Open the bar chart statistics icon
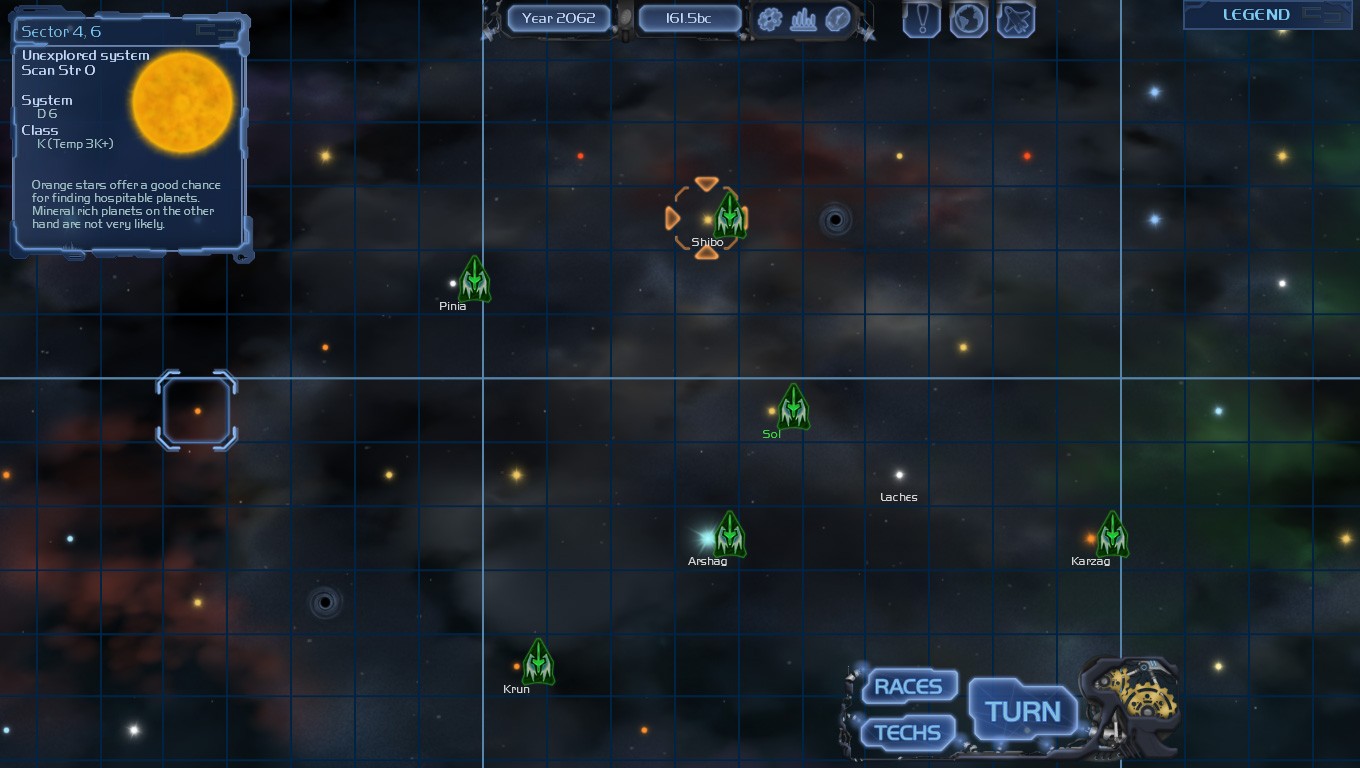 [x=803, y=19]
